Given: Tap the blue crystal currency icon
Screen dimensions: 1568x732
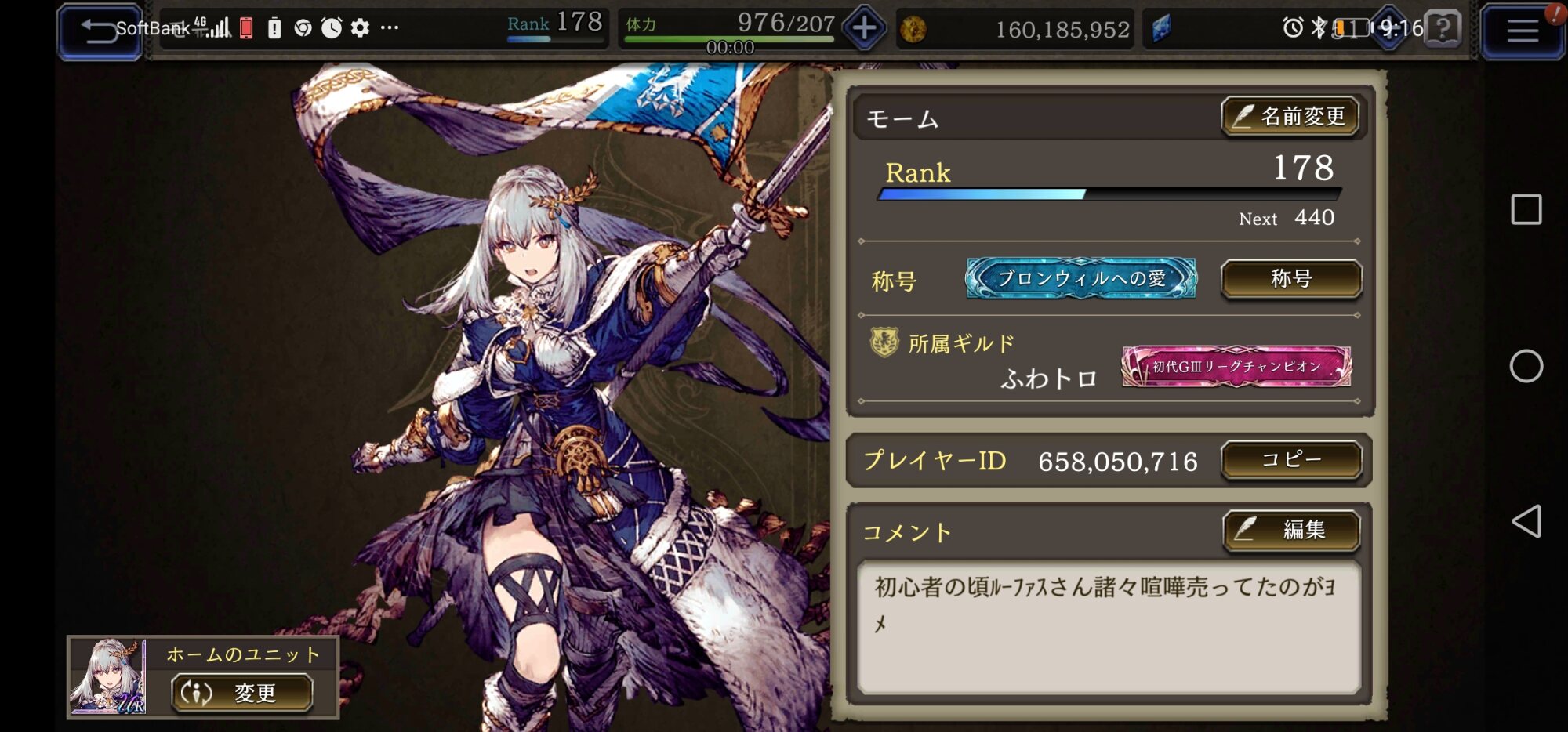Looking at the screenshot, I should click(x=1161, y=29).
